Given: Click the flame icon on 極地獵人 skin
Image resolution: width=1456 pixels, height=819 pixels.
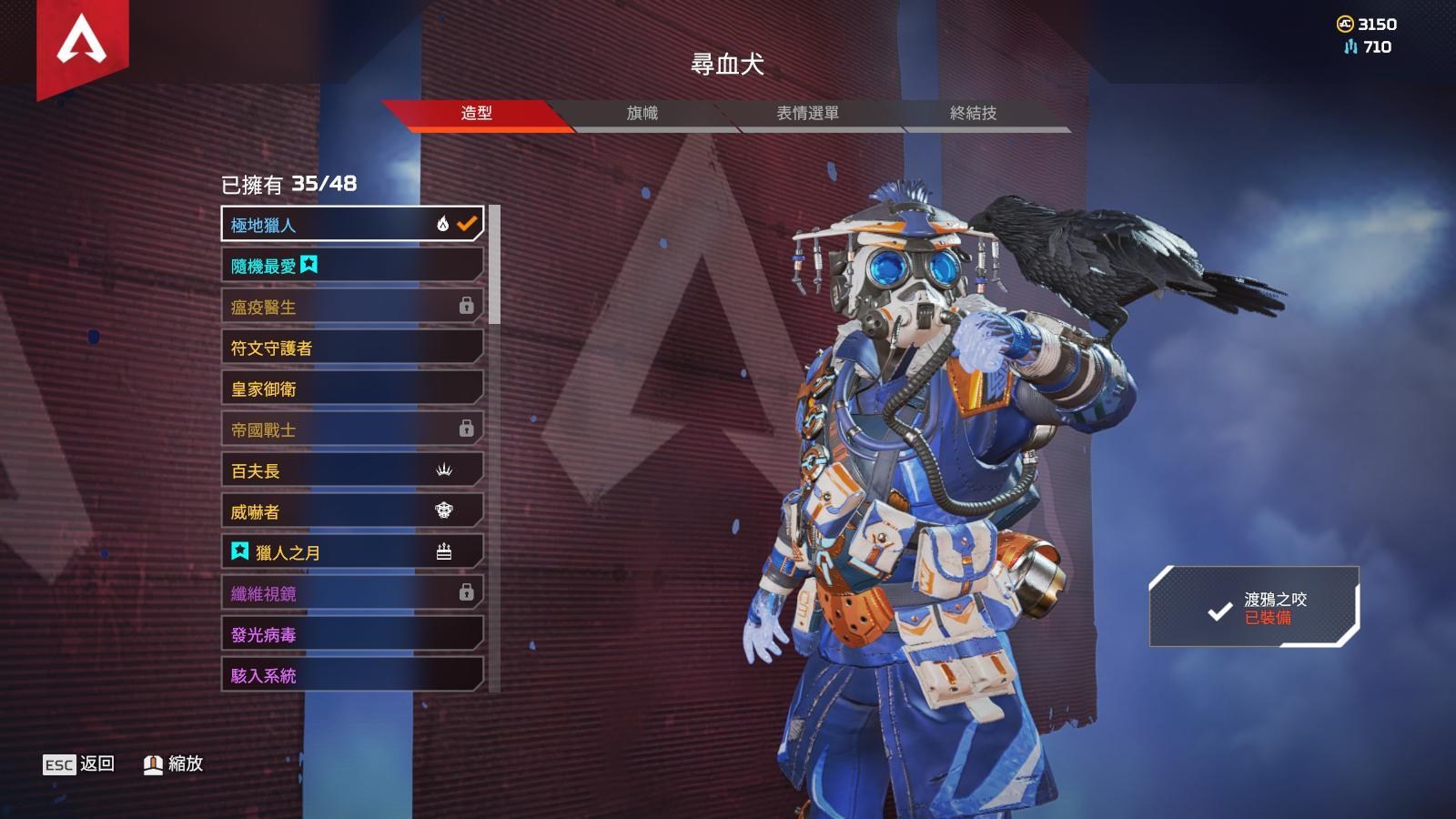Looking at the screenshot, I should (x=441, y=223).
